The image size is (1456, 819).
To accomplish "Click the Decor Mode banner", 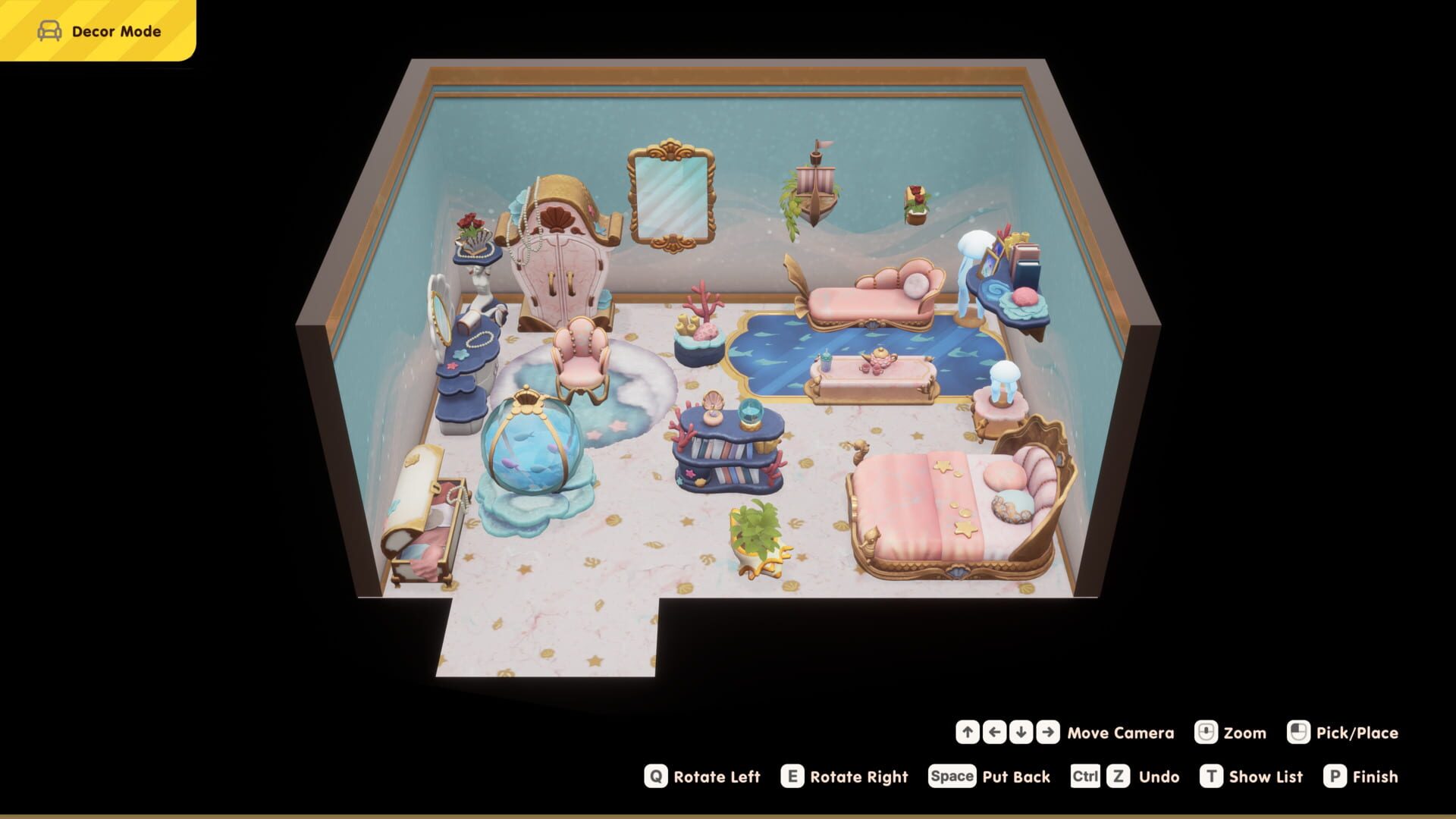I will click(97, 30).
